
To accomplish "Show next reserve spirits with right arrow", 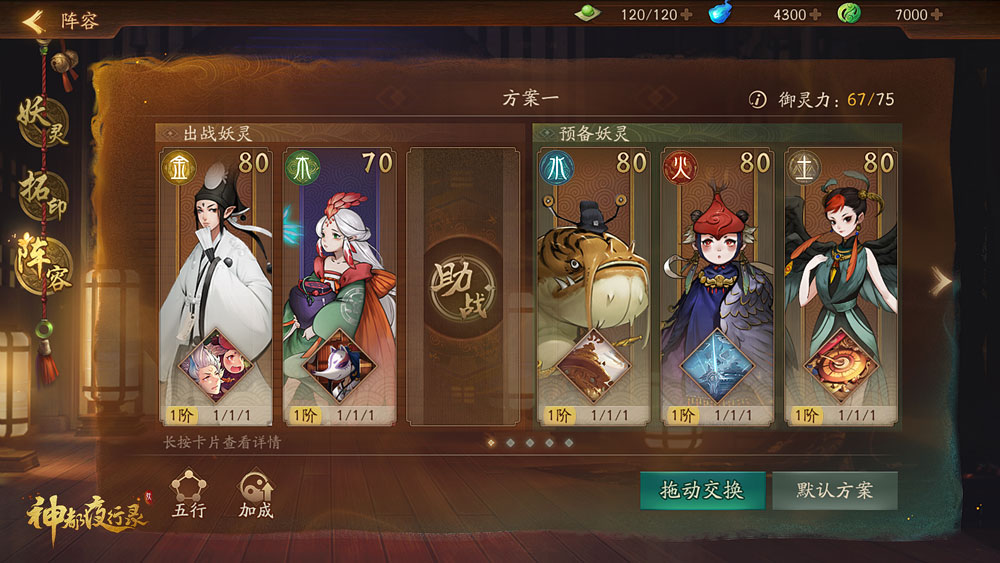I will point(940,282).
